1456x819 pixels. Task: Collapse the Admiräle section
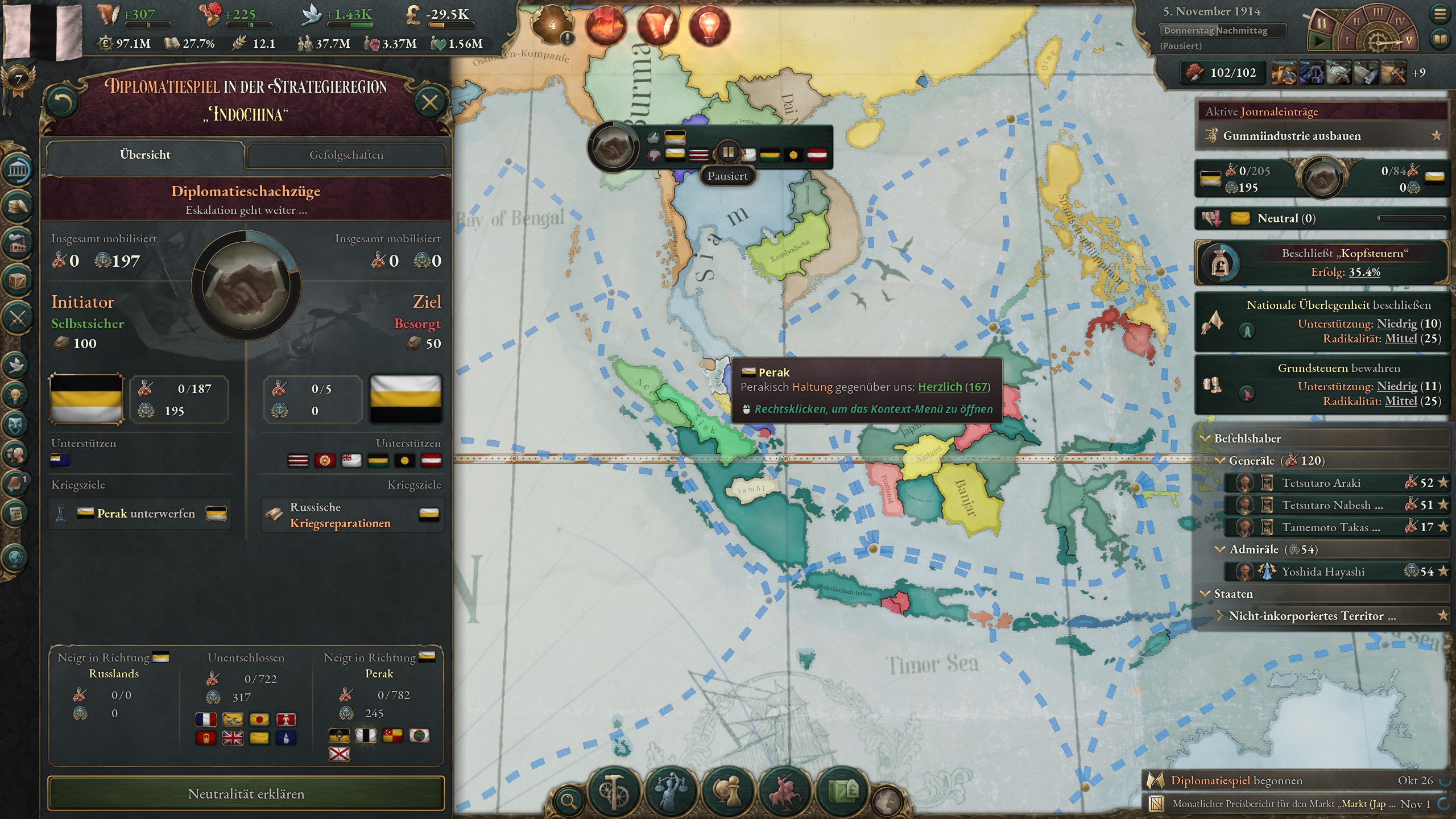[1219, 549]
